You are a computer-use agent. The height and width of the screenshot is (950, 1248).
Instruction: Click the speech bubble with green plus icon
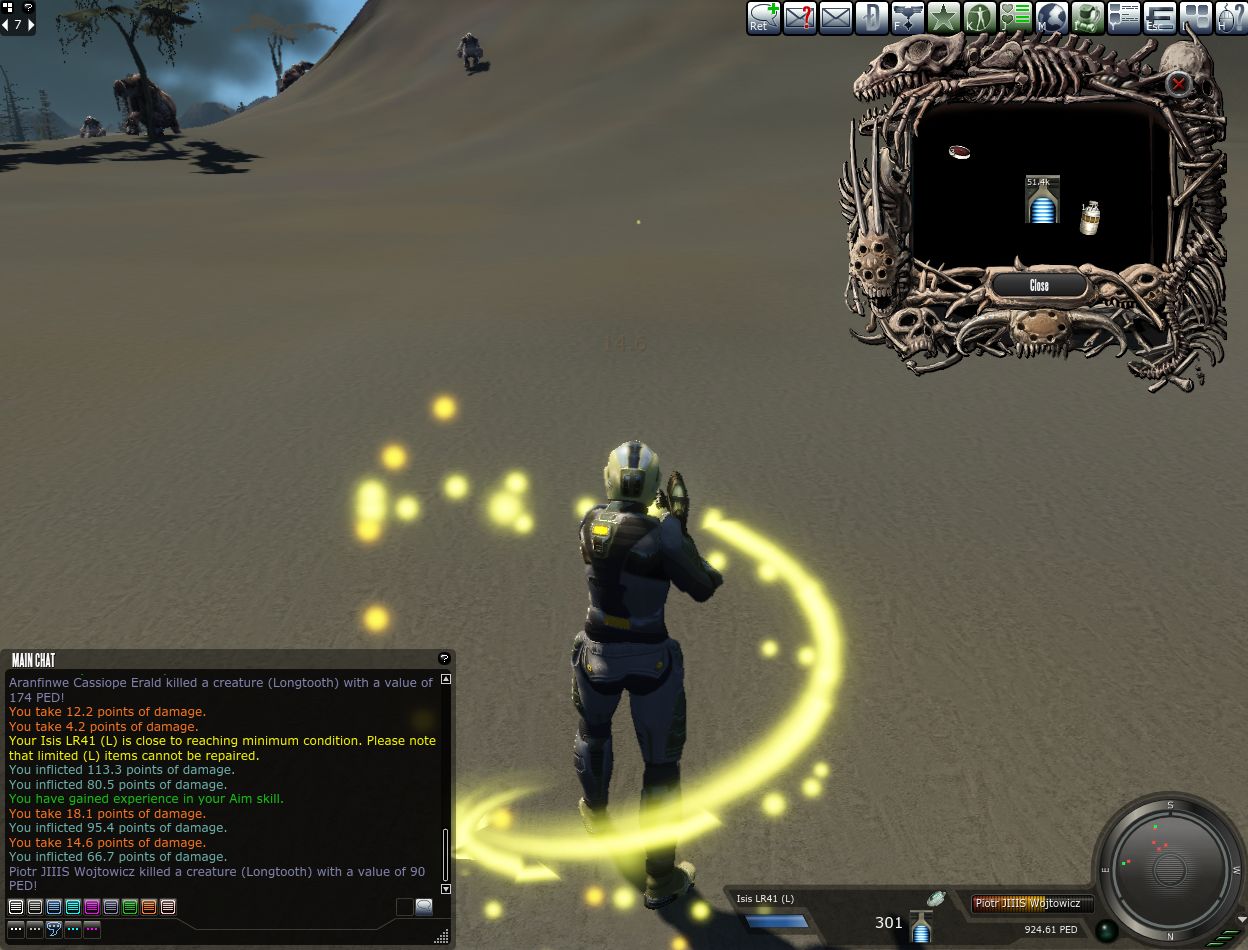click(x=764, y=18)
